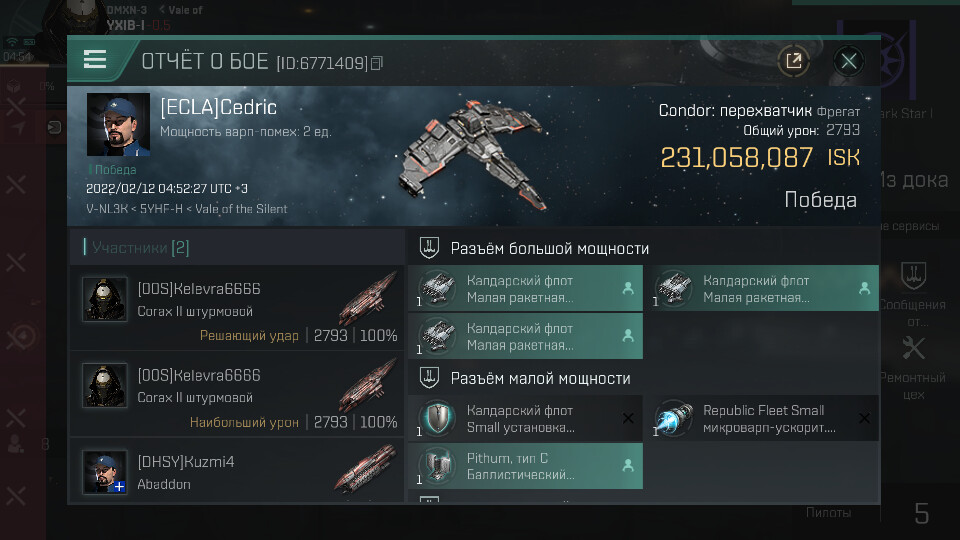Viewport: 960px width, 540px height.
Task: Select Kelevra6666 row marked Решающий удар
Action: tap(237, 312)
